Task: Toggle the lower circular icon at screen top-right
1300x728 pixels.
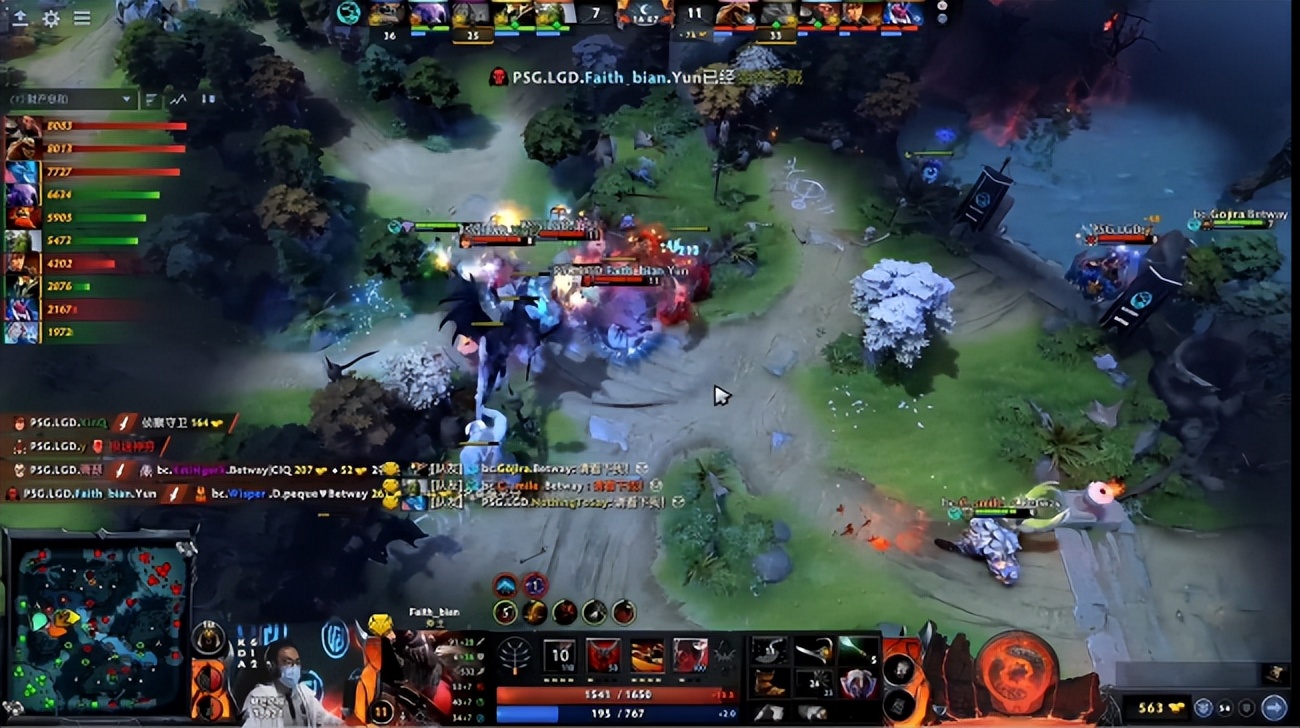Action: point(942,19)
